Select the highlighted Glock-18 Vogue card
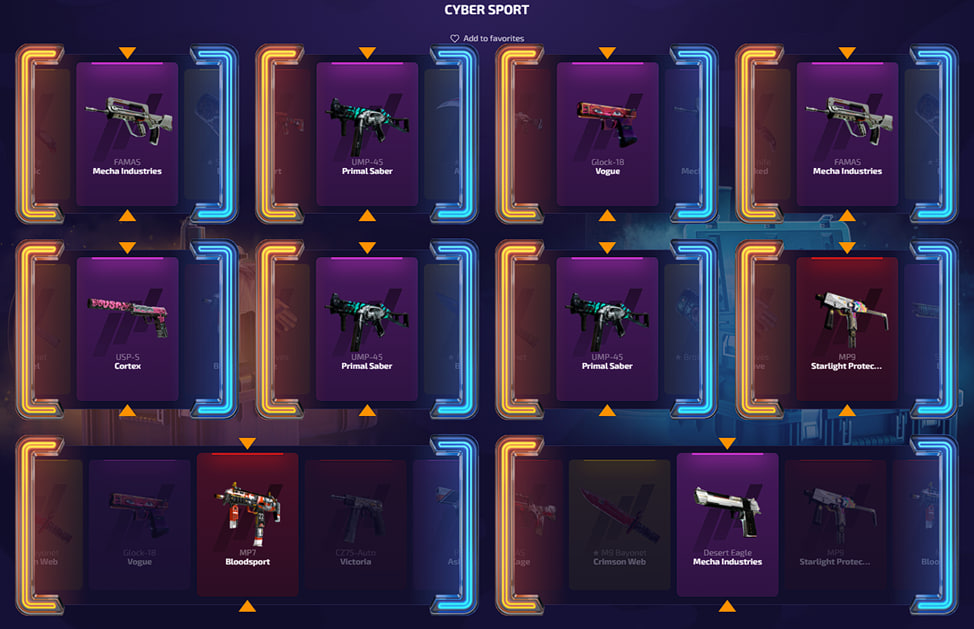 (x=607, y=134)
